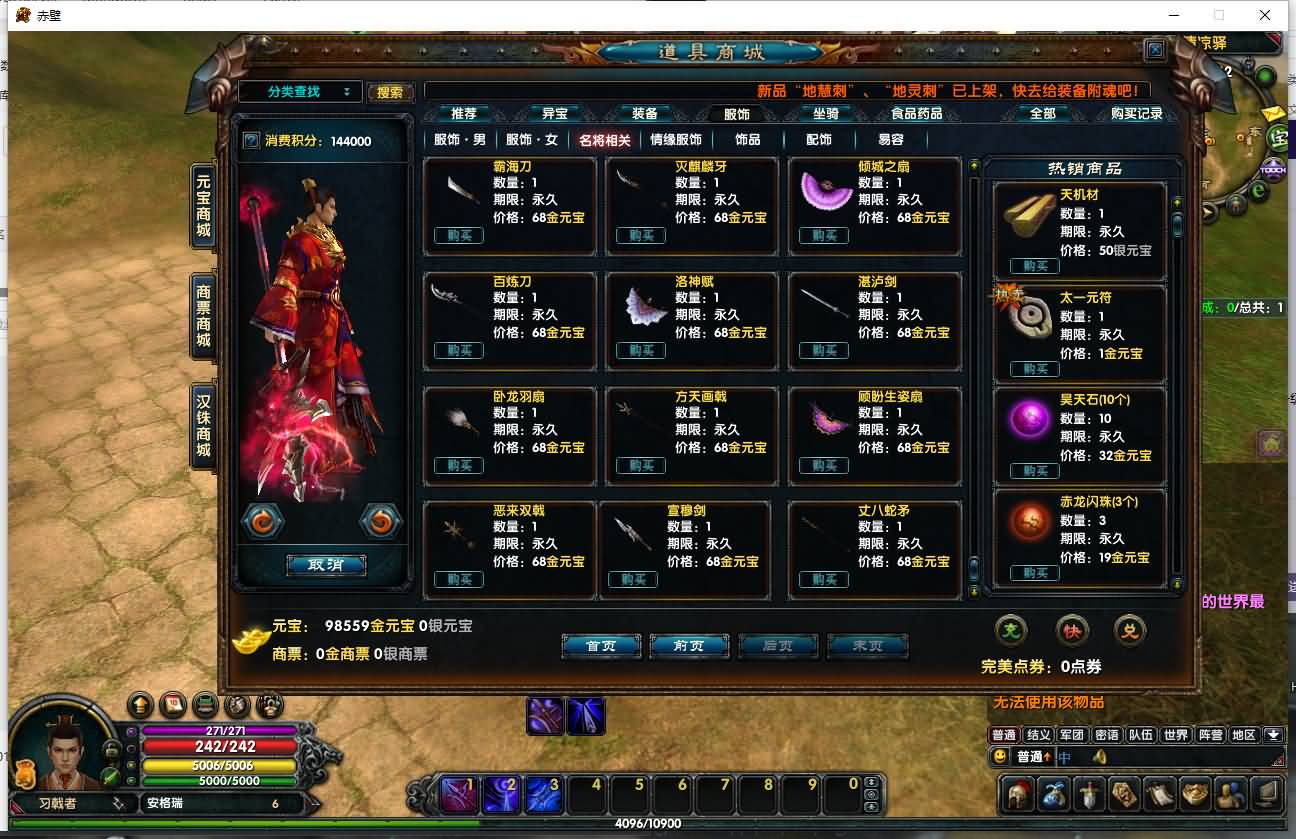Choose the 易容 subcategory
This screenshot has height=839, width=1296.
890,140
